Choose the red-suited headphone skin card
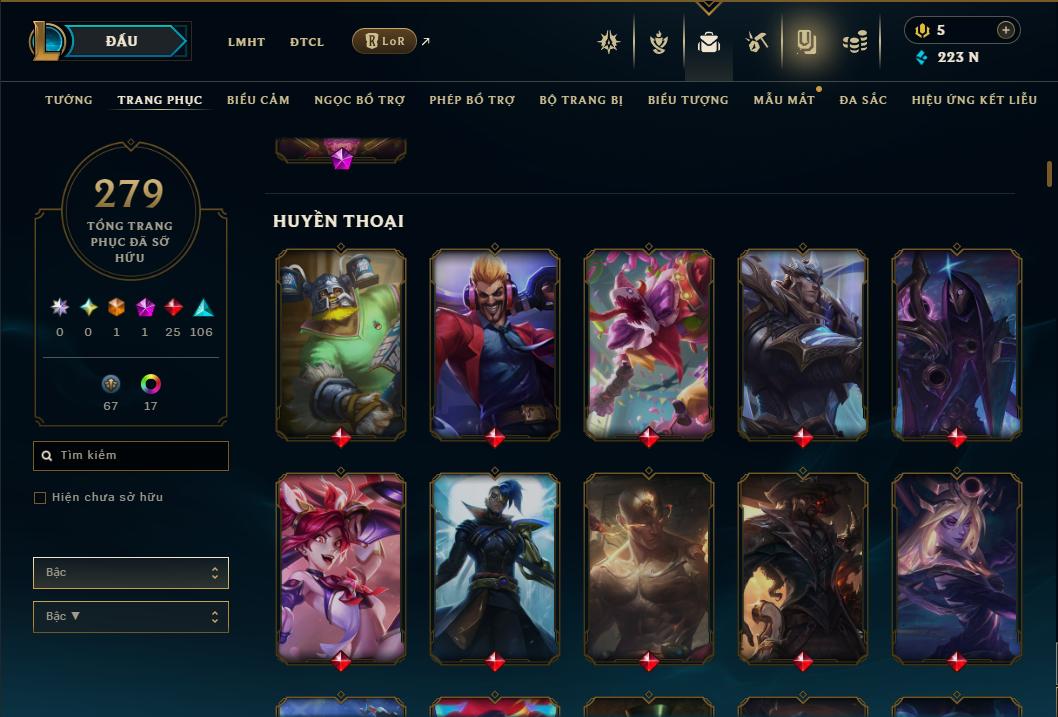The width and height of the screenshot is (1058, 717). tap(495, 344)
